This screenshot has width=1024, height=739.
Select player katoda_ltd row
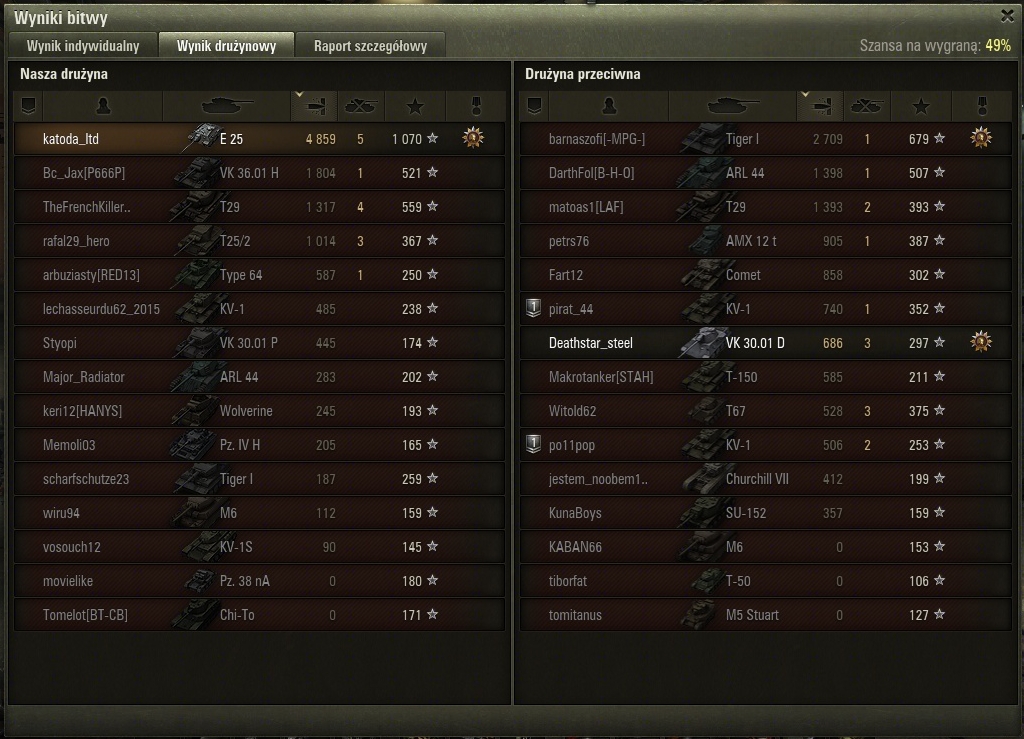click(x=259, y=139)
